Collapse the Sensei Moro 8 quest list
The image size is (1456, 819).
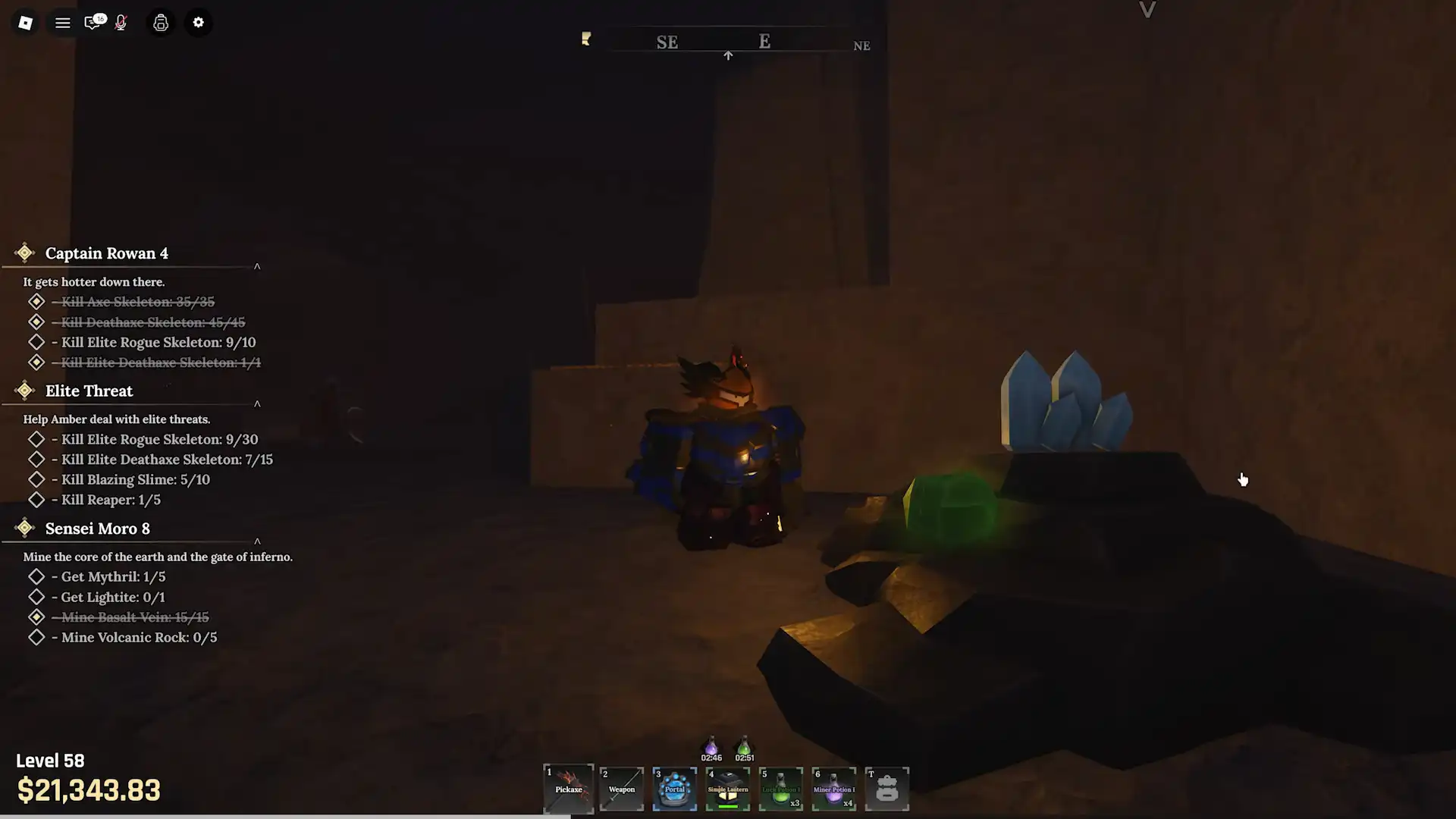(256, 542)
